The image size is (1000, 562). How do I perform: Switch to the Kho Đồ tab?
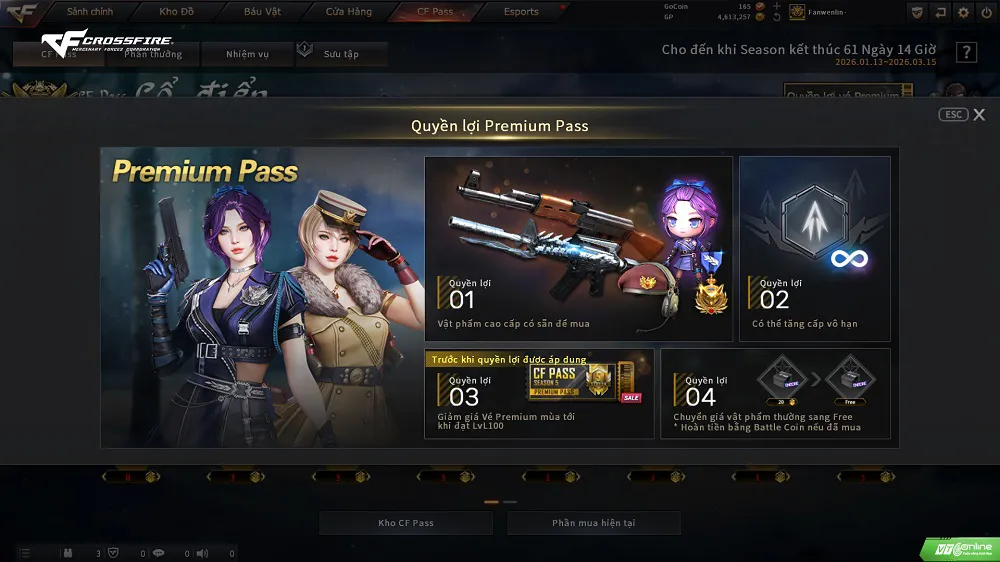tap(176, 12)
